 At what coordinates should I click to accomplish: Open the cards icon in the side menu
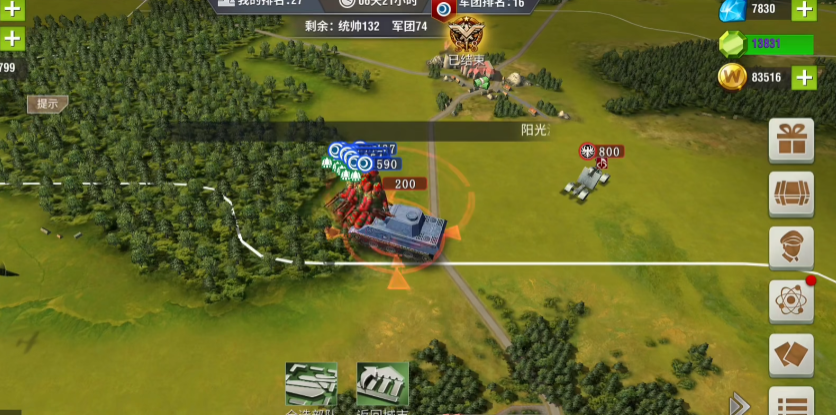coord(790,356)
